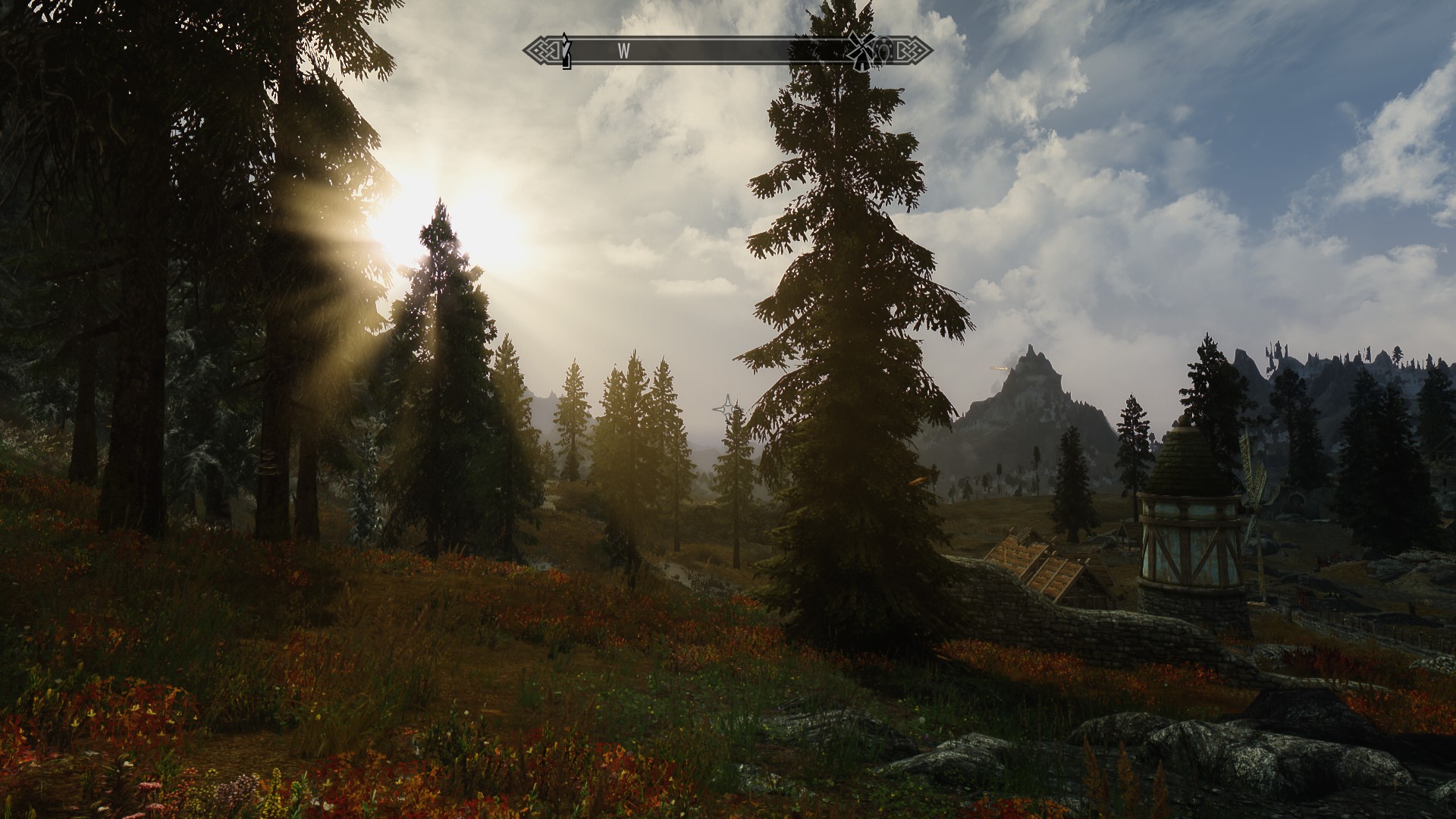Click the West heading letter on the compass
The height and width of the screenshot is (819, 1456).
[x=624, y=52]
